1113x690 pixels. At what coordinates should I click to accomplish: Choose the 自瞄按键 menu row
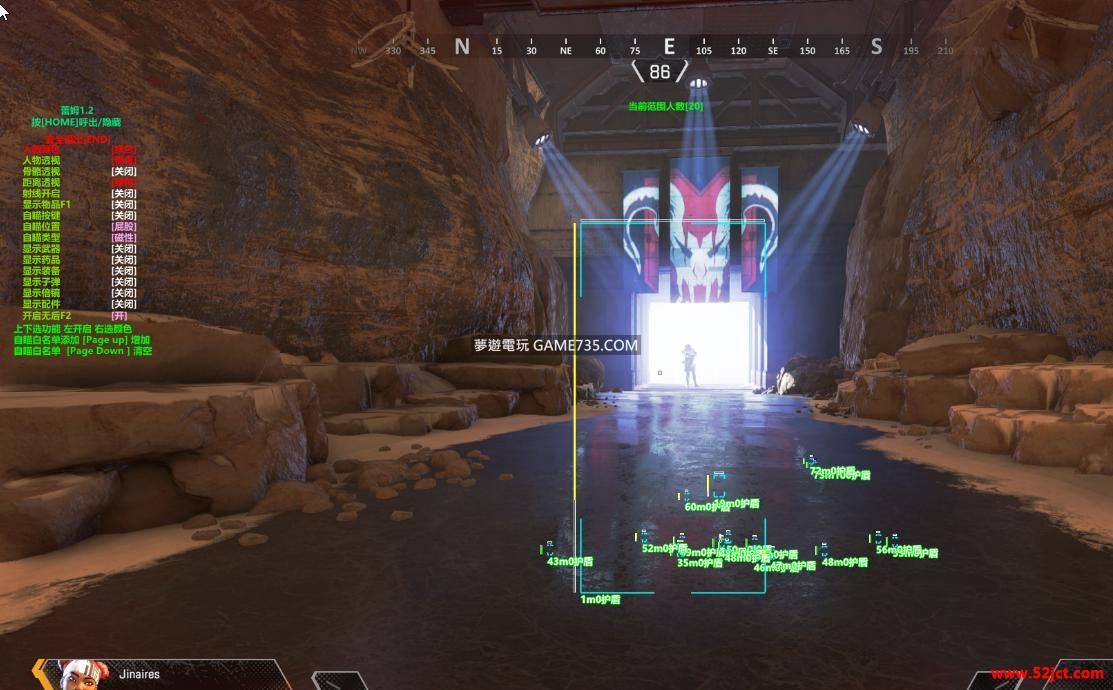tap(41, 215)
